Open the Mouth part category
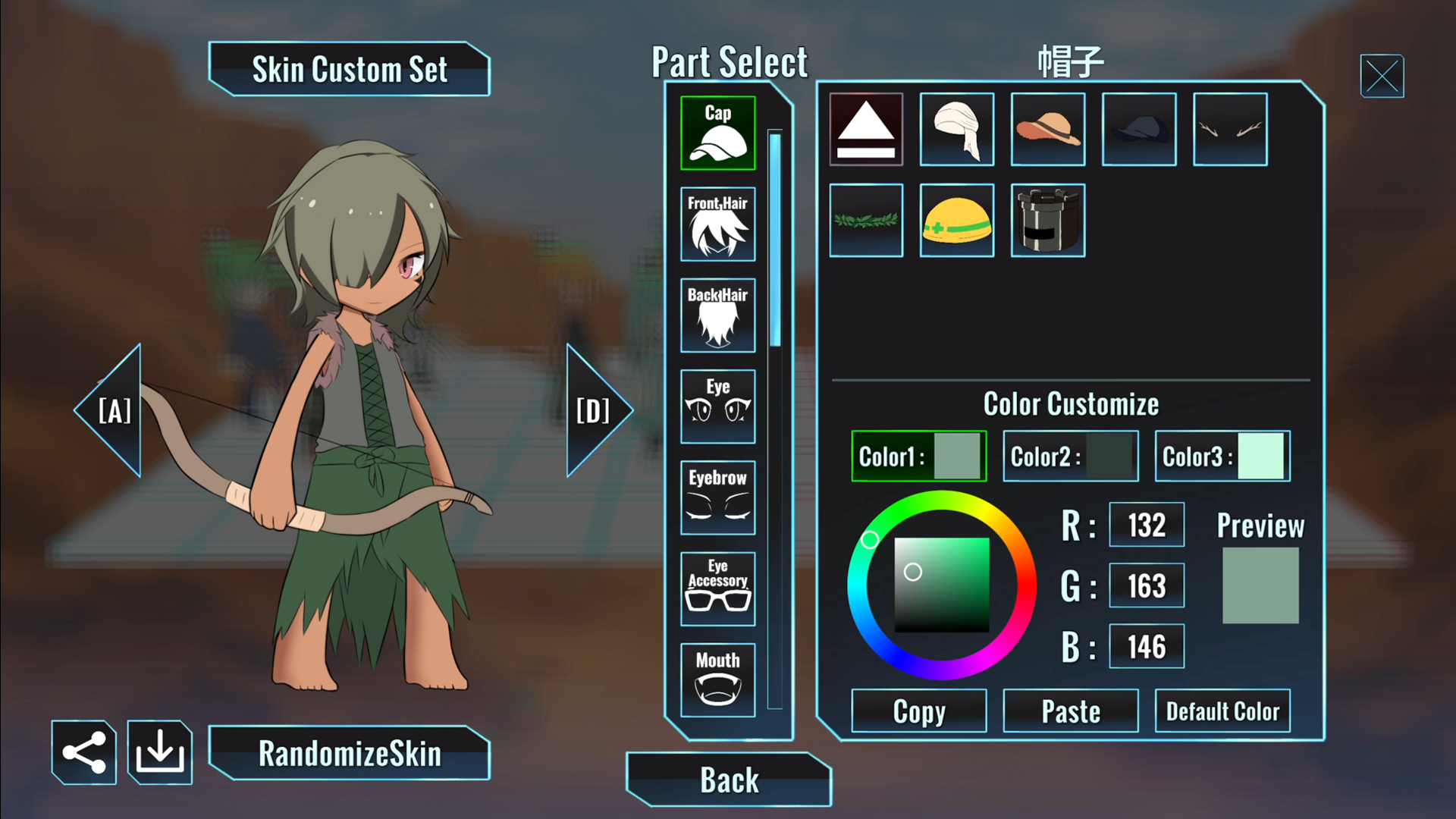Image resolution: width=1456 pixels, height=819 pixels. click(x=717, y=679)
